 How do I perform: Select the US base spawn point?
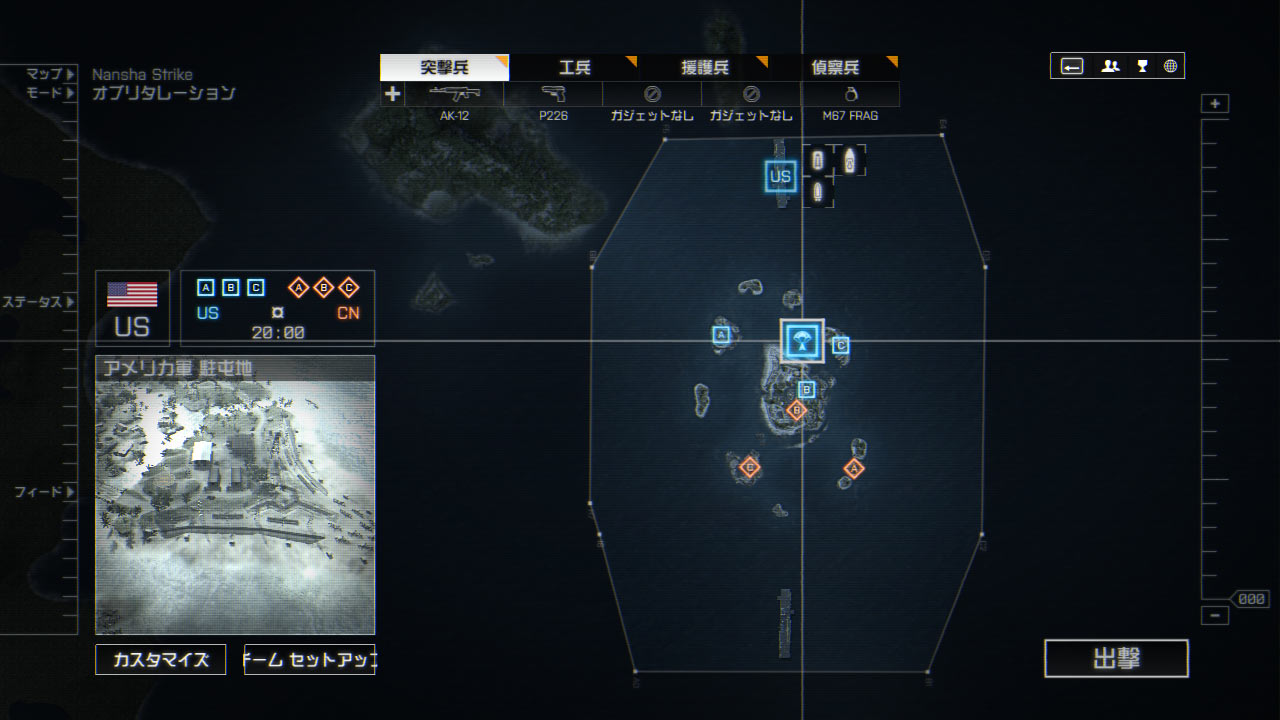(x=780, y=177)
